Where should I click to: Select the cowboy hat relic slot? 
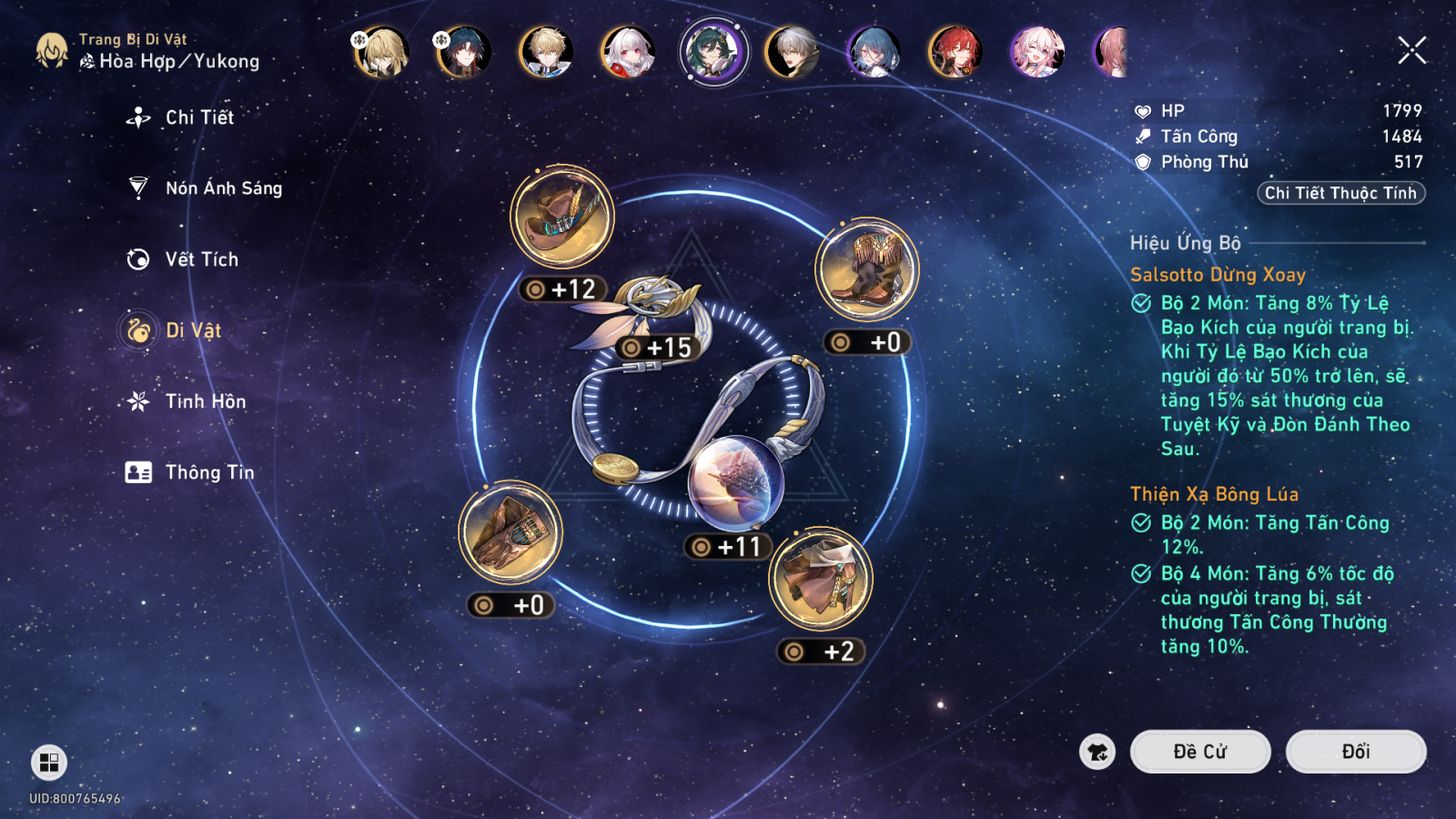tap(561, 217)
